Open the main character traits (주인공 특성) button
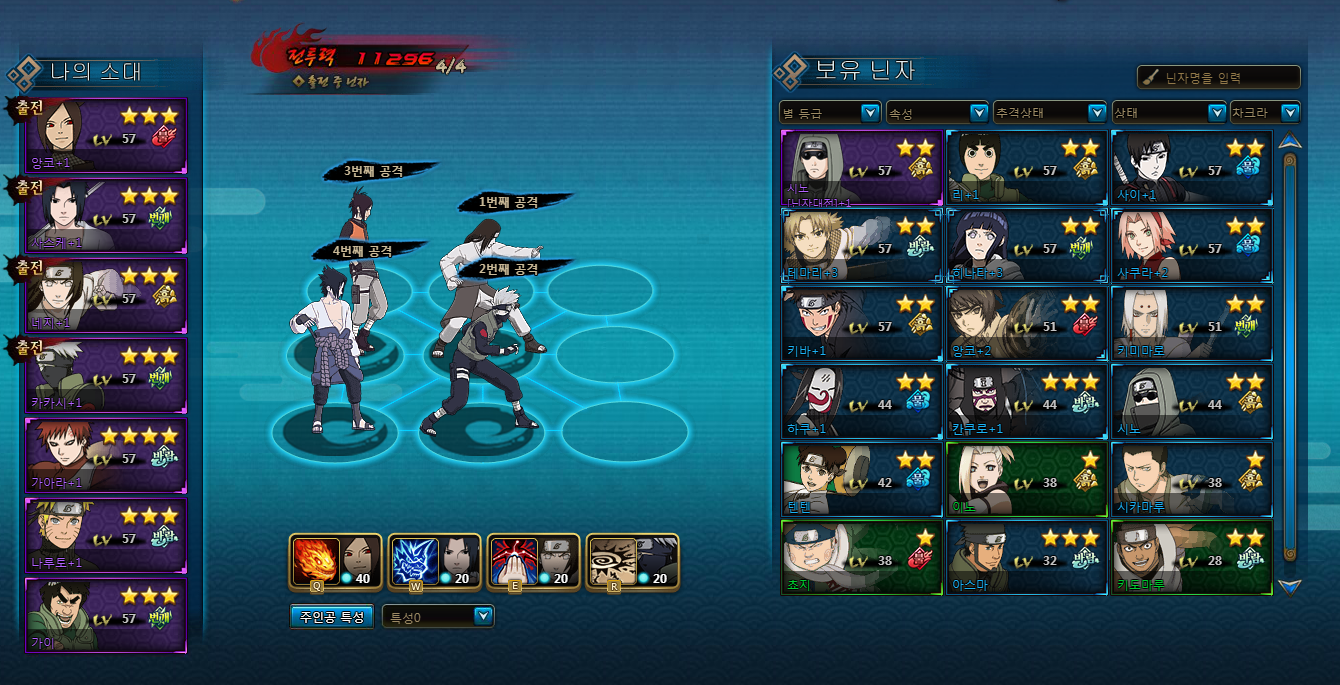 point(333,617)
